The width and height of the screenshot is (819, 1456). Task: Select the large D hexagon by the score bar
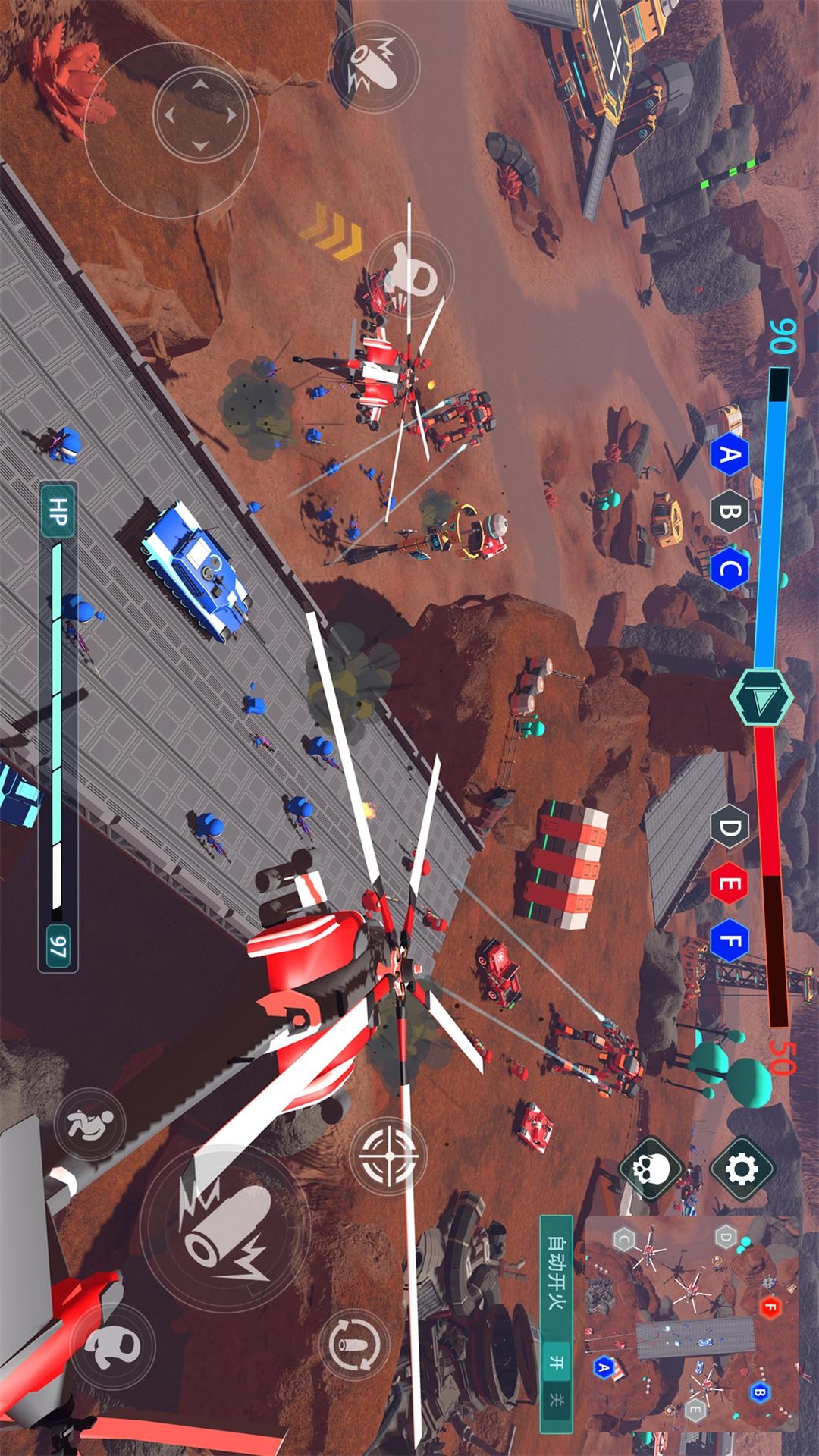[x=730, y=827]
